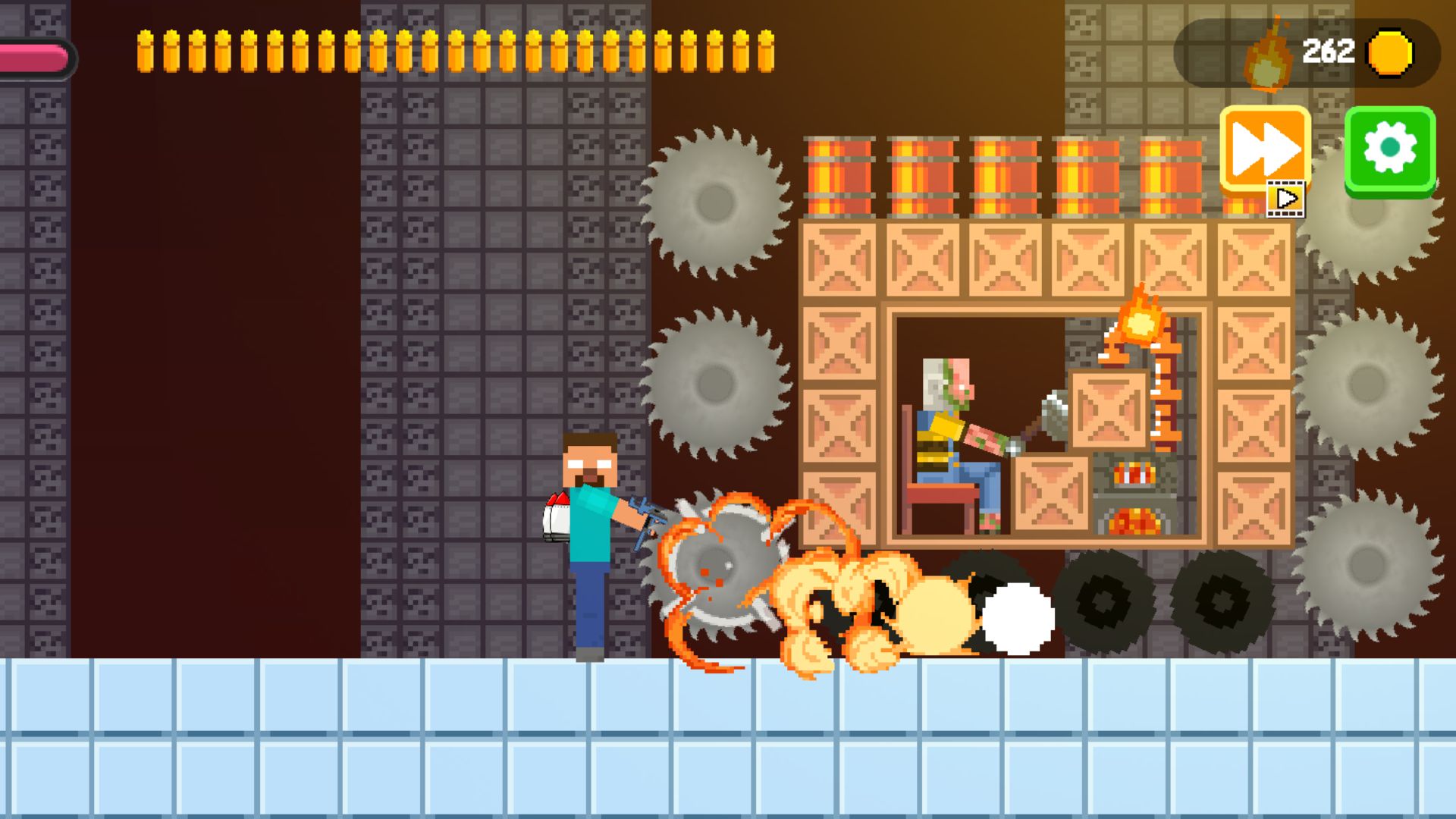Expand the coin counter showing 262
The width and height of the screenshot is (1456, 819).
(1329, 52)
